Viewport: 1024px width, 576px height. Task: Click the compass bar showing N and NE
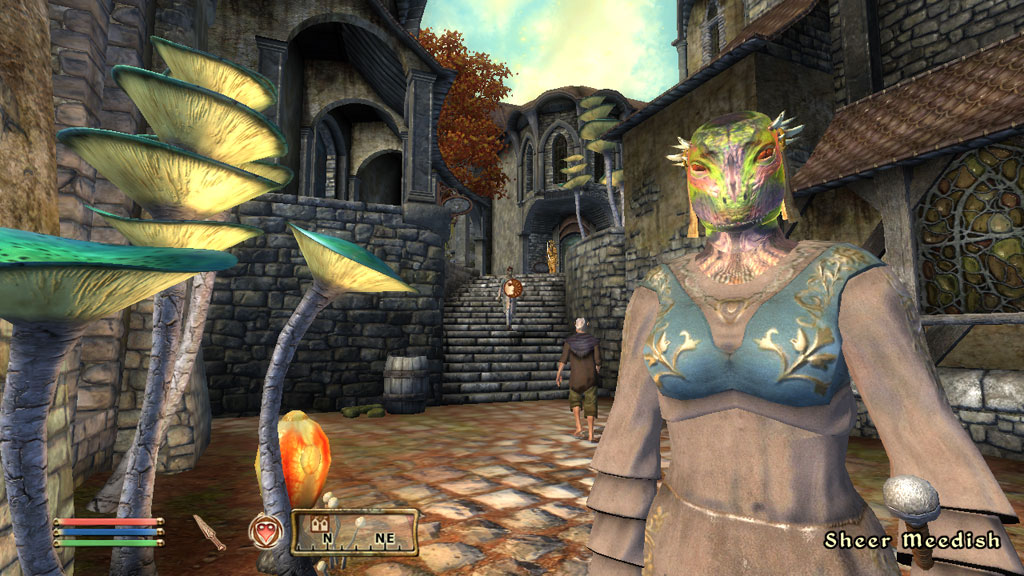[354, 532]
